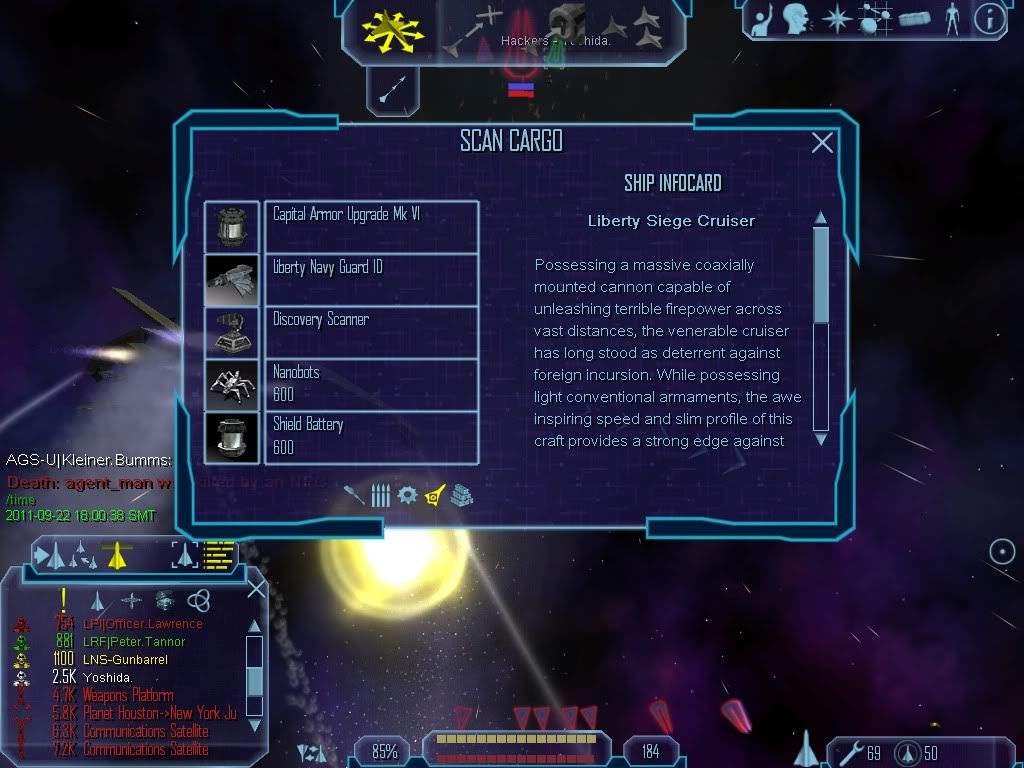Viewport: 1024px width, 768px height.
Task: Pick the Nanobots cargo item
Action: (371, 385)
